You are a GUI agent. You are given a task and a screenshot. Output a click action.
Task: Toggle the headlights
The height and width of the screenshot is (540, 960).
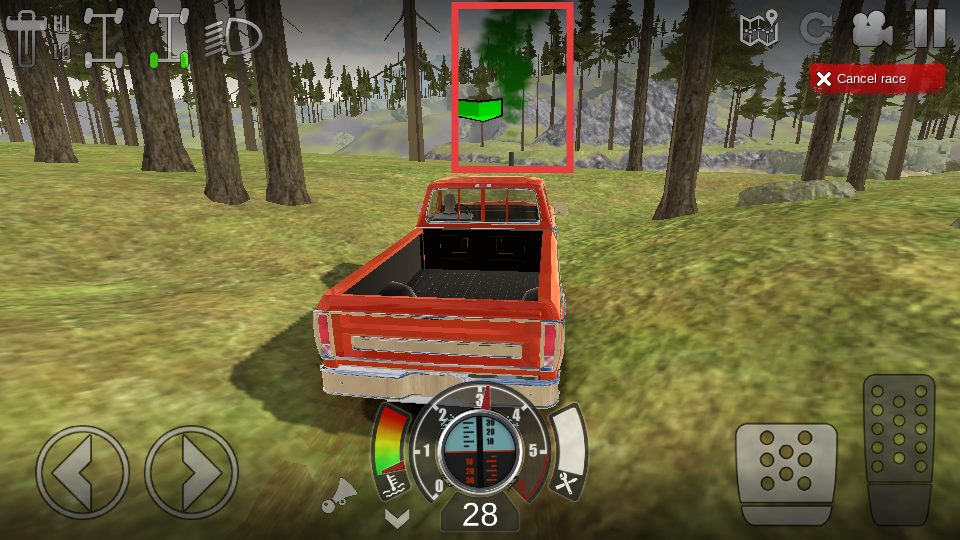(233, 36)
